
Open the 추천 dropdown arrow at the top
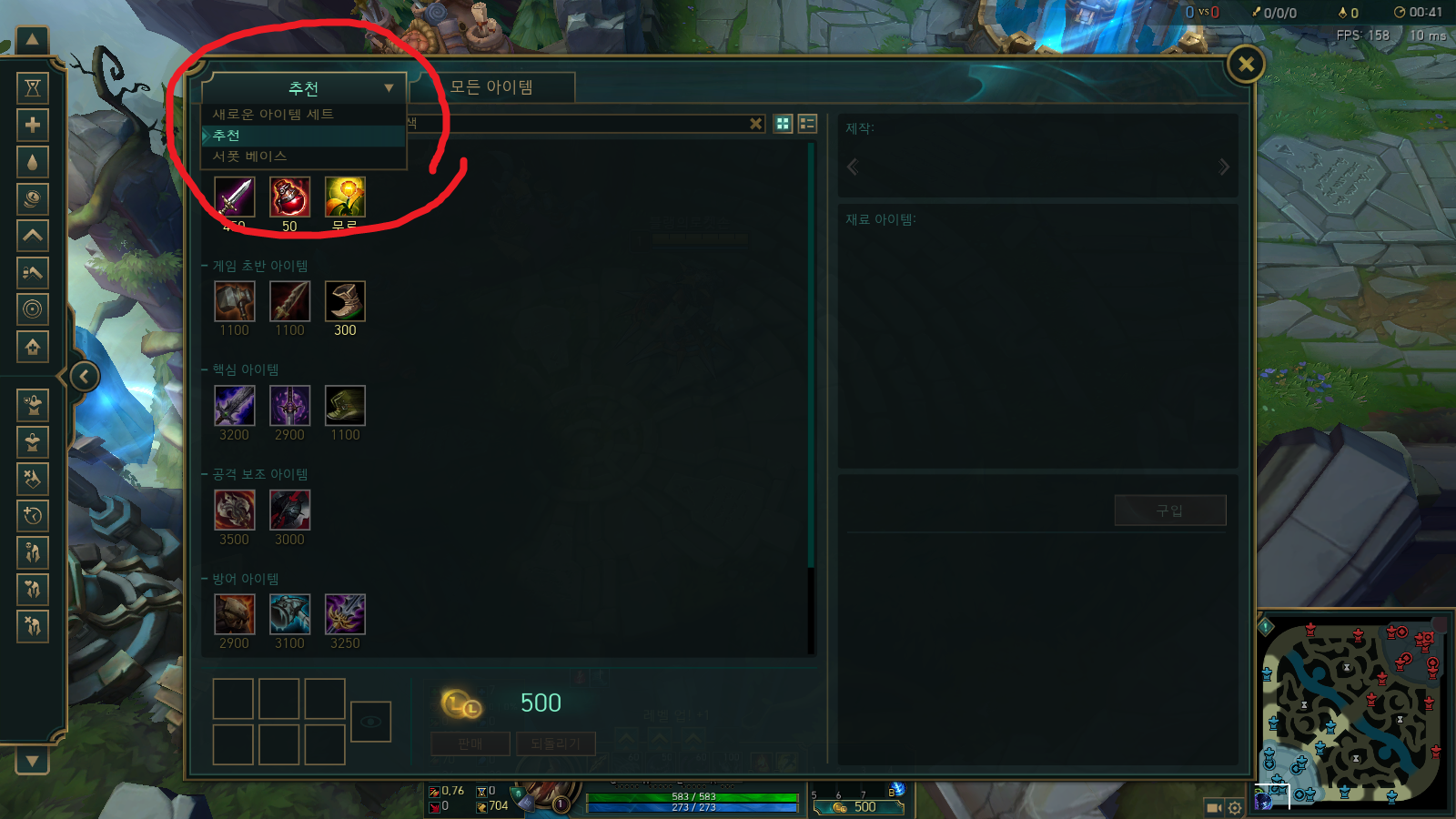389,87
